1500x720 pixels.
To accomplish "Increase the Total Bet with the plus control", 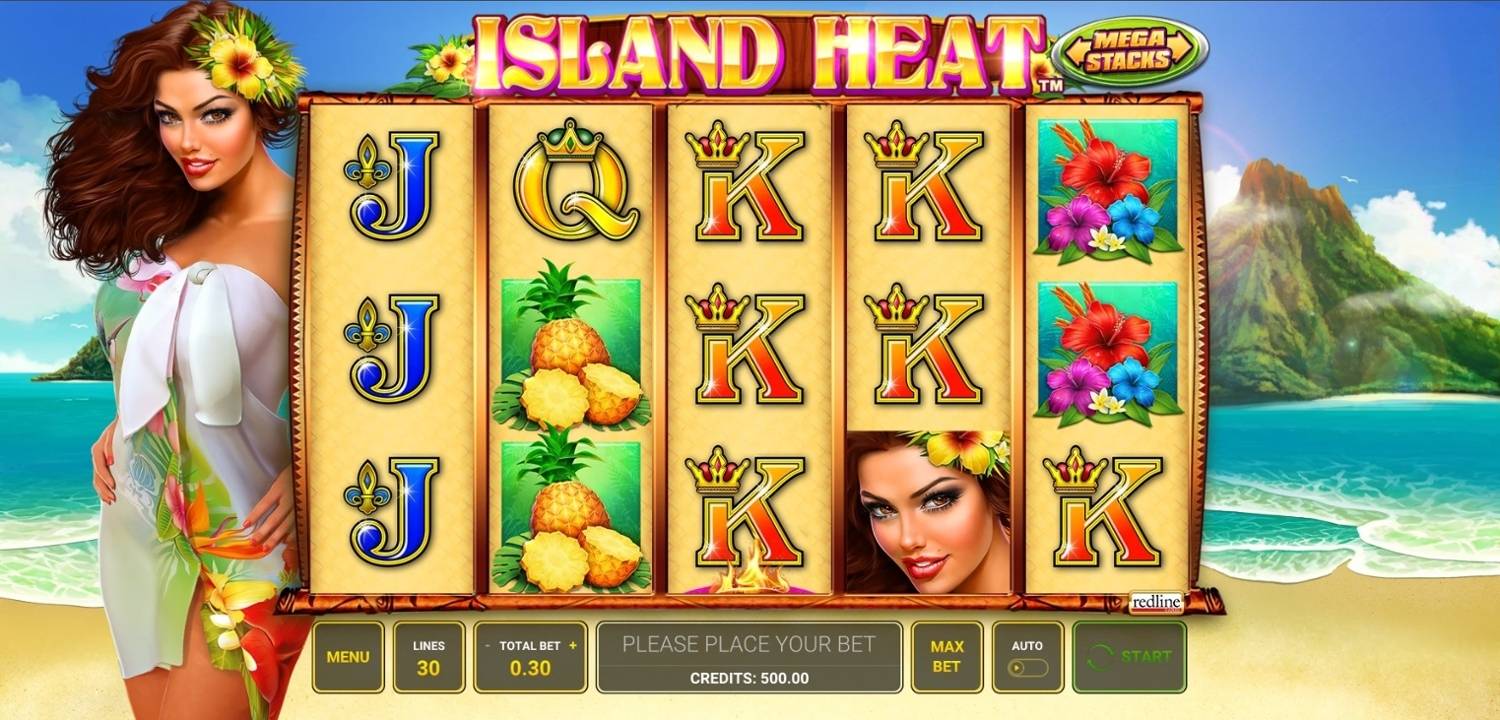I will tap(570, 647).
